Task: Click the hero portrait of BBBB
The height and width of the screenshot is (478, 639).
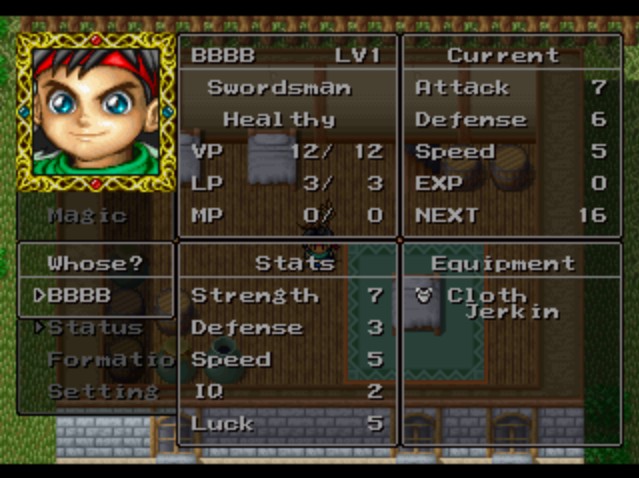Action: 96,111
